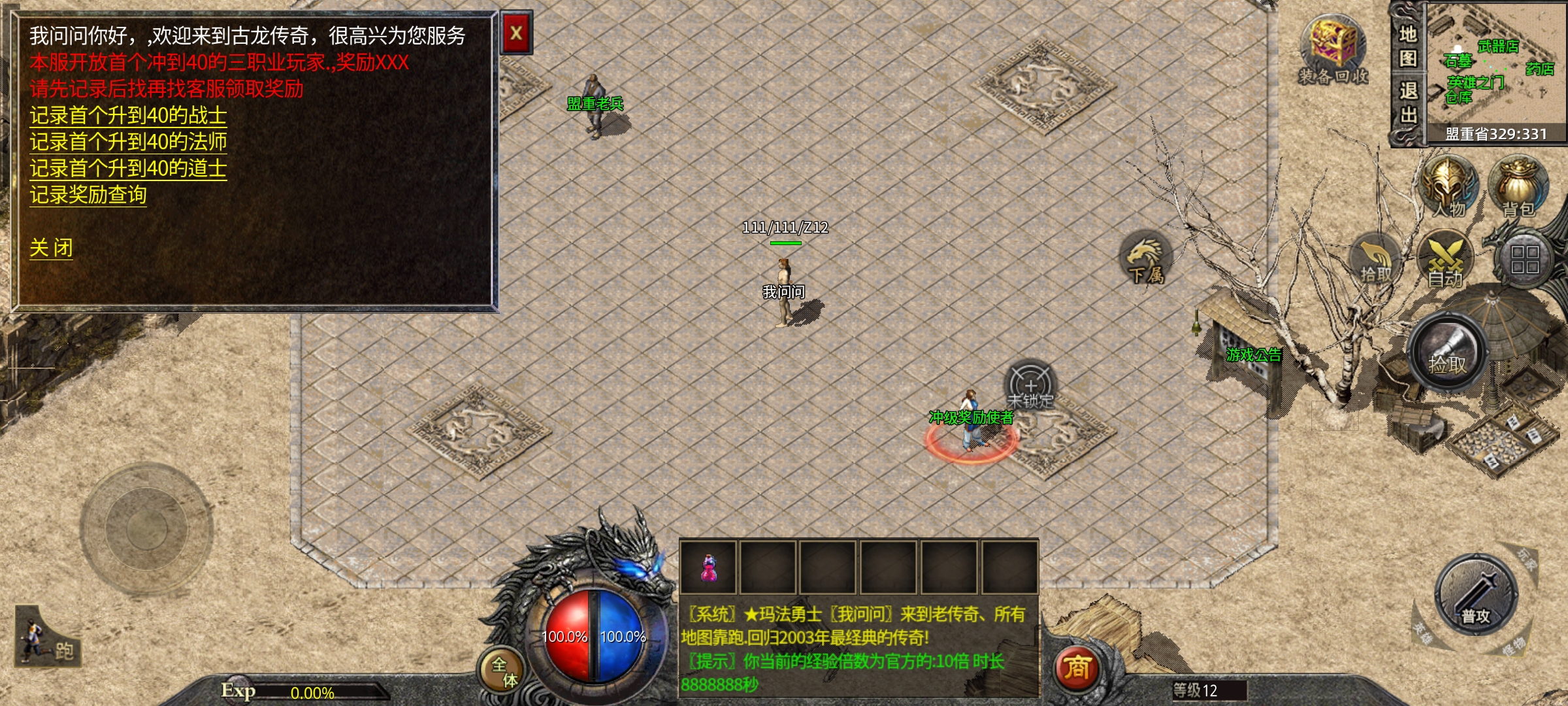Screen dimensions: 1568x706
Task: Select the 记录首个升到40的法师 option
Action: pyautogui.click(x=128, y=142)
